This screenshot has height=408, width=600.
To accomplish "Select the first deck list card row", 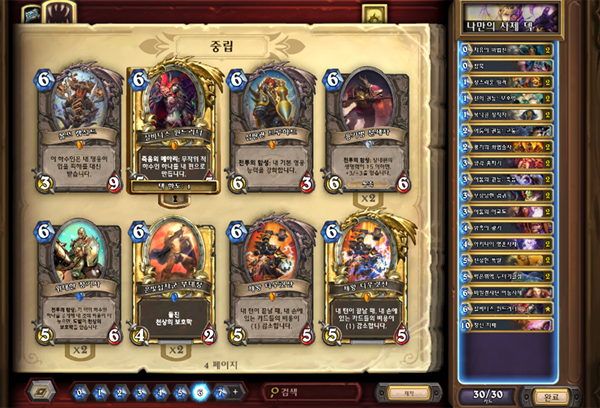I will tap(506, 49).
